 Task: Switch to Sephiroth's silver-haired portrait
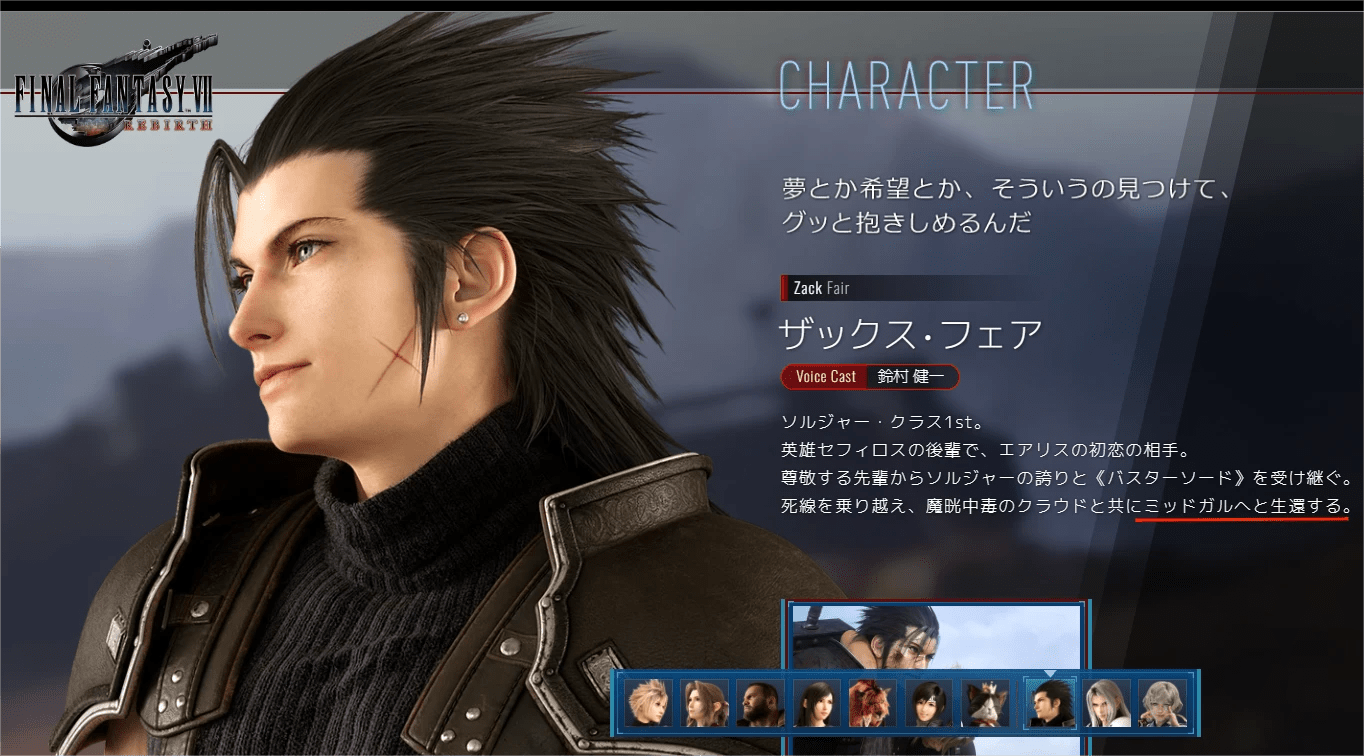[1107, 703]
